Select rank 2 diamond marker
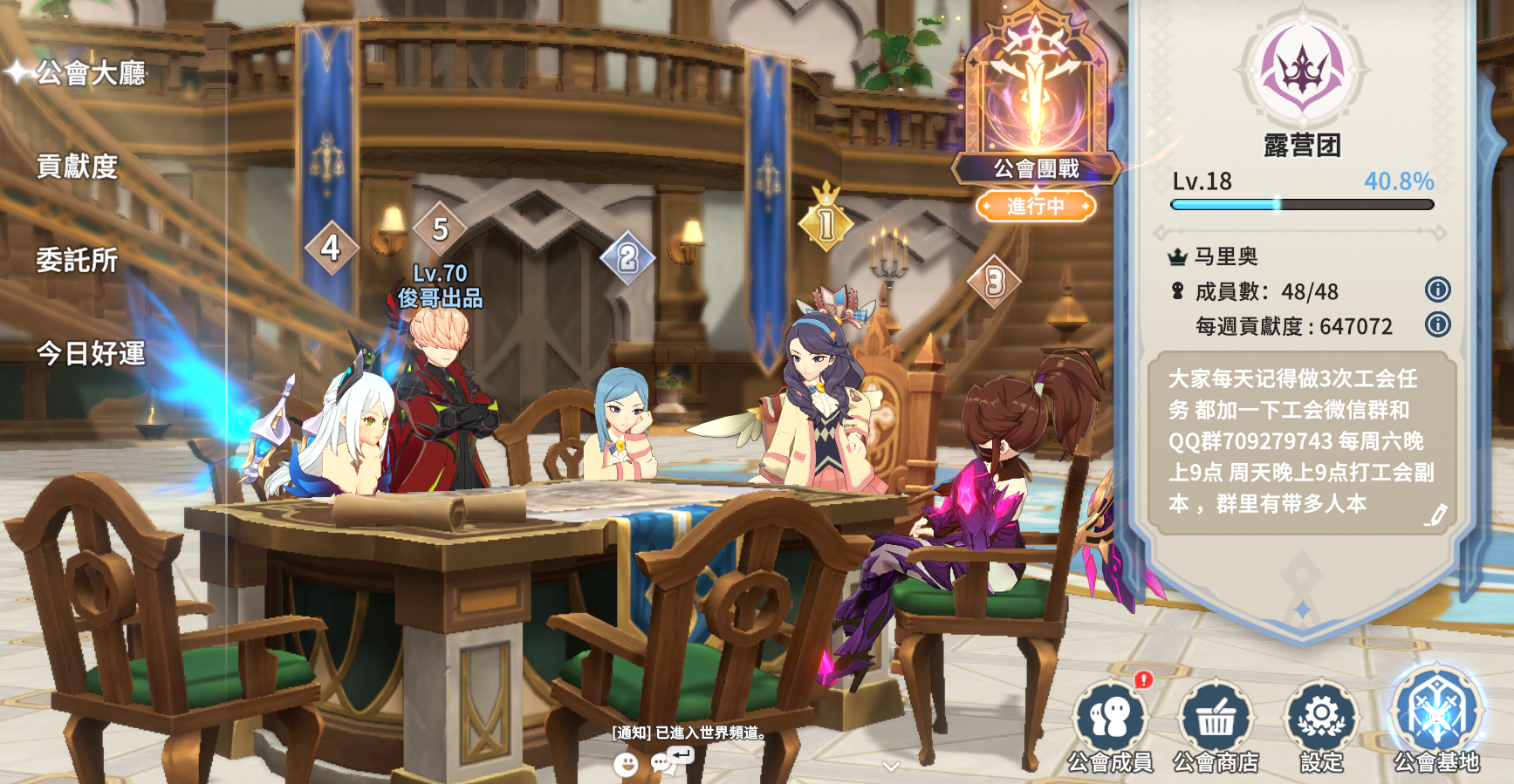The height and width of the screenshot is (784, 1514). pyautogui.click(x=627, y=257)
